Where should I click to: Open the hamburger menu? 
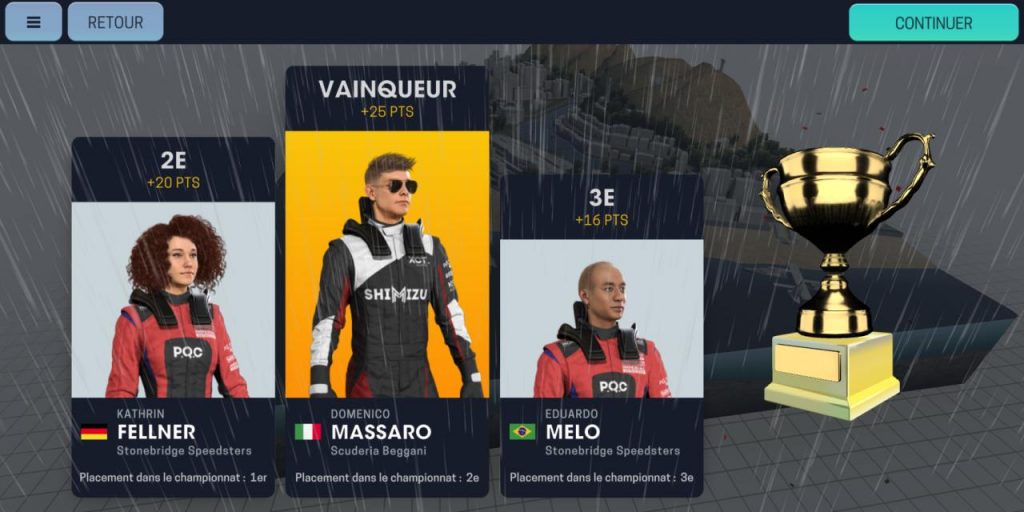coord(33,22)
